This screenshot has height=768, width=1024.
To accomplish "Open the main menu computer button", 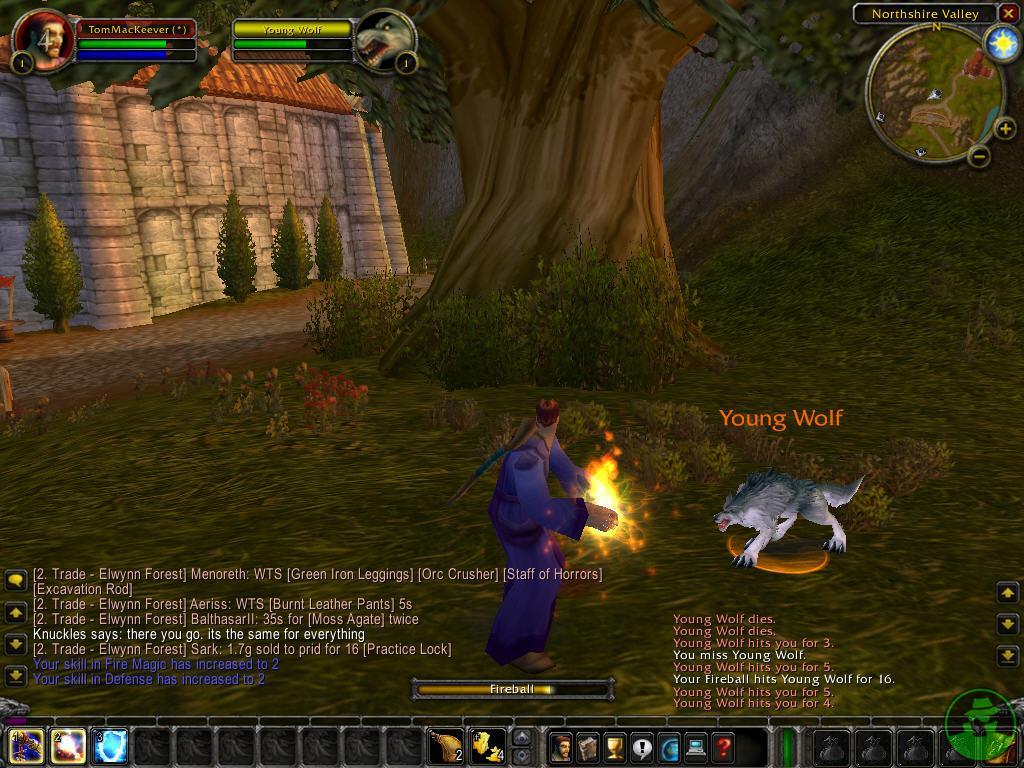I will click(x=696, y=747).
